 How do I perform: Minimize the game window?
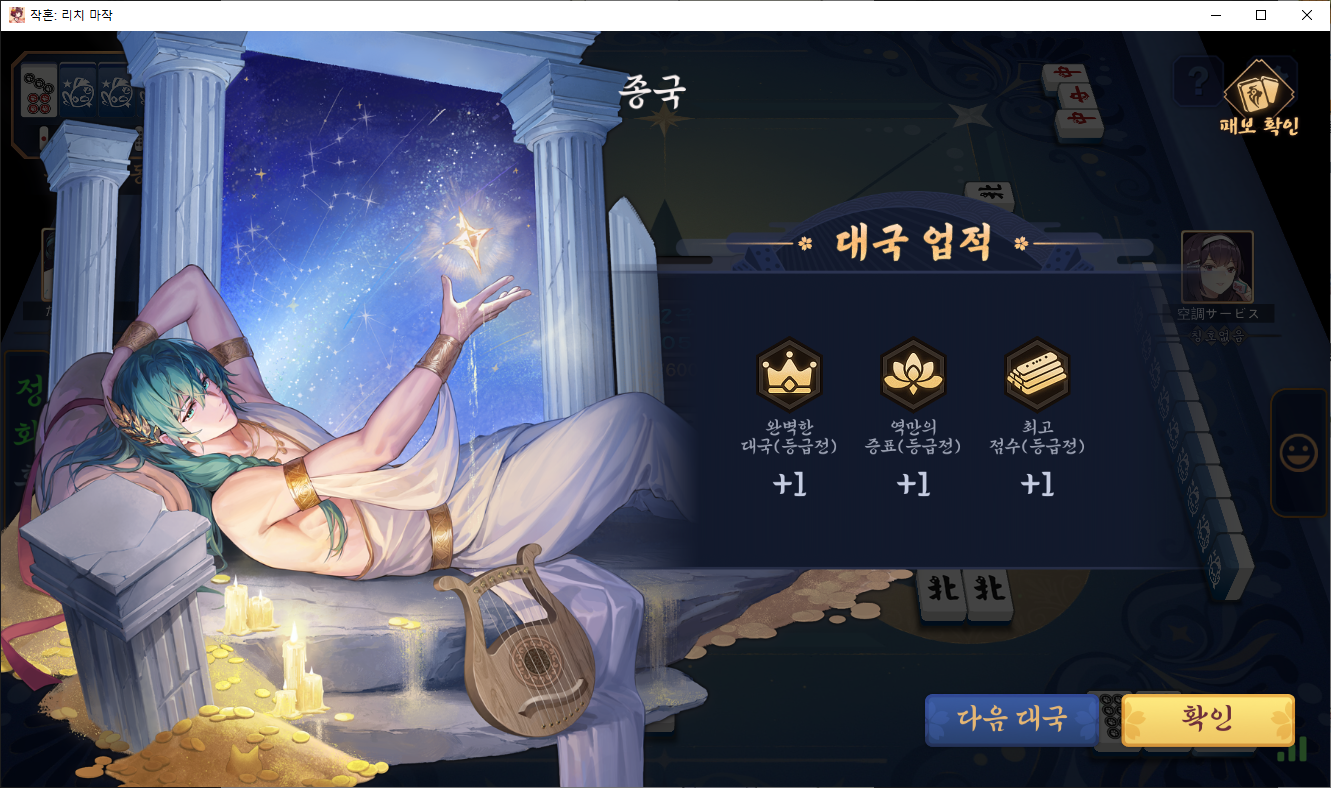[x=1215, y=15]
